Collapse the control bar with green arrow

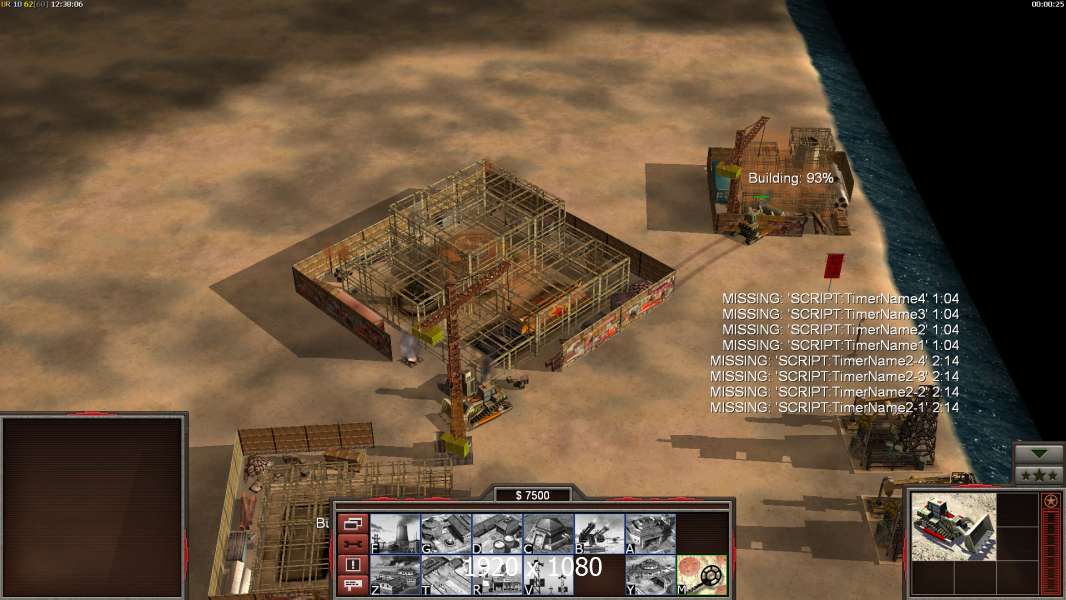click(x=1039, y=454)
